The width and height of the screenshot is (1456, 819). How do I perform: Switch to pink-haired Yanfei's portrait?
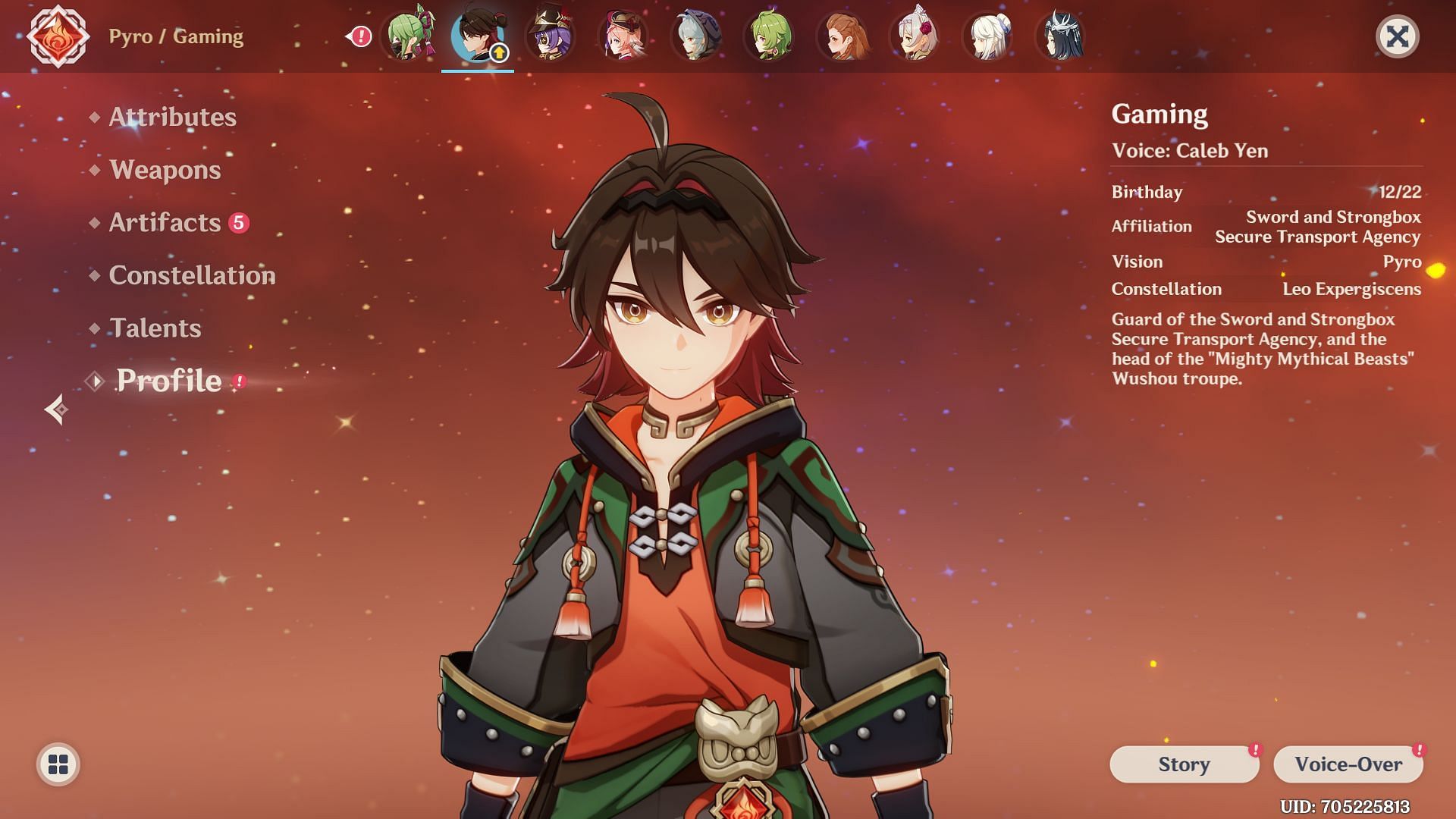(x=623, y=36)
